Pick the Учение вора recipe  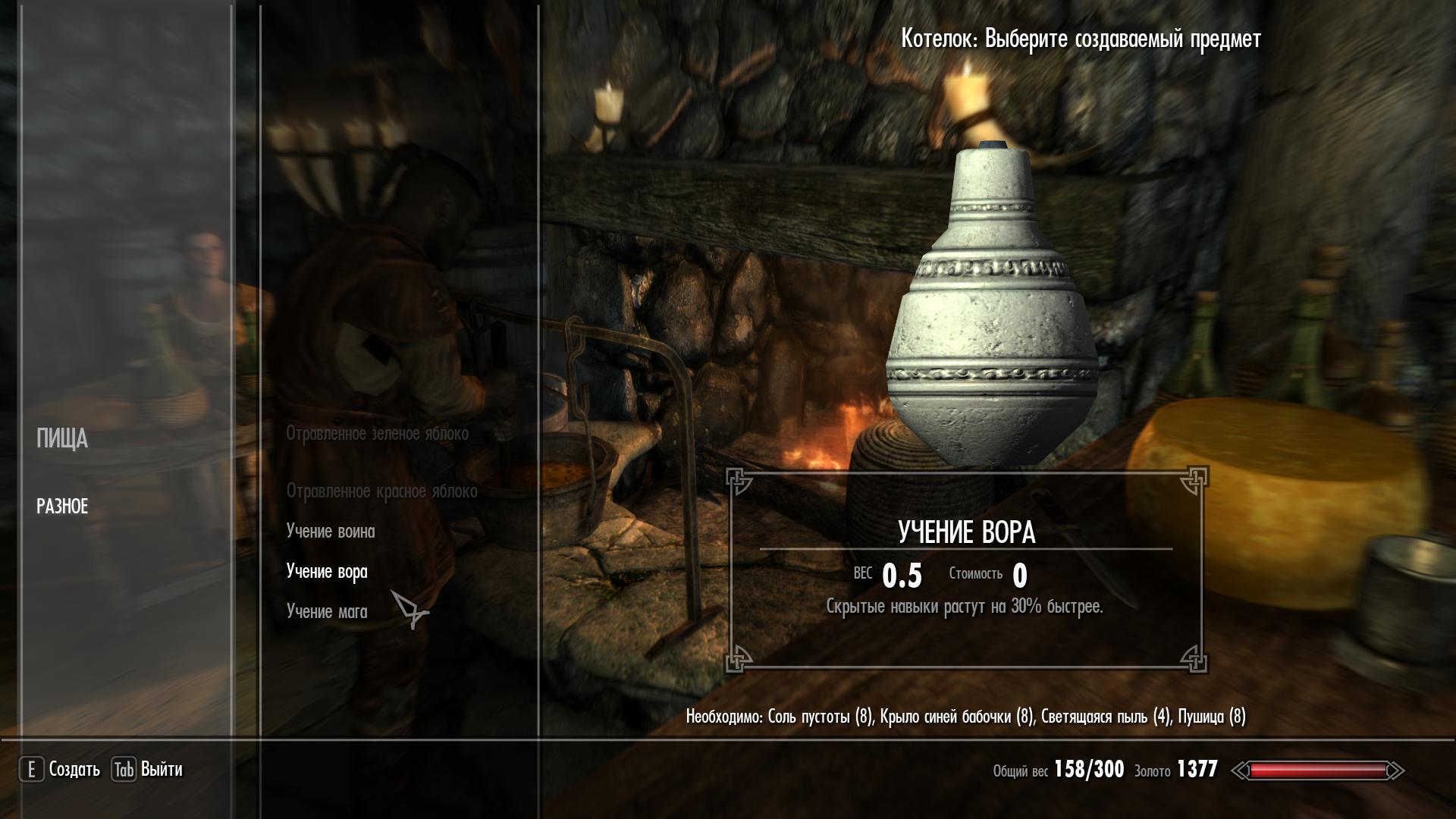coord(327,572)
